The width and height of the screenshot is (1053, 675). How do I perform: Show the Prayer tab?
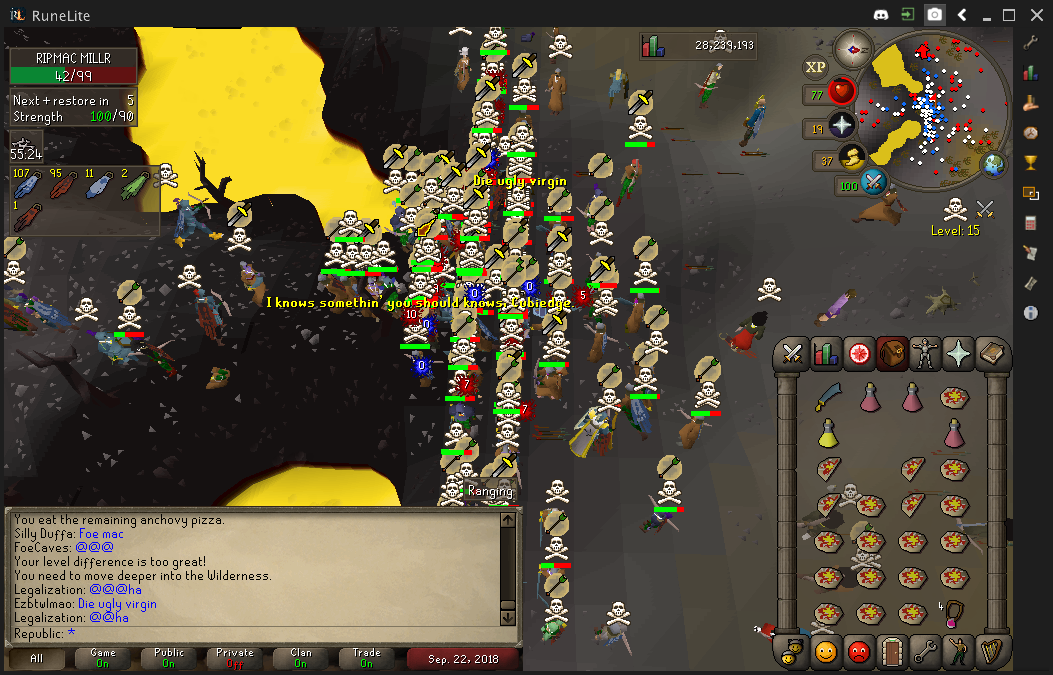(x=958, y=354)
